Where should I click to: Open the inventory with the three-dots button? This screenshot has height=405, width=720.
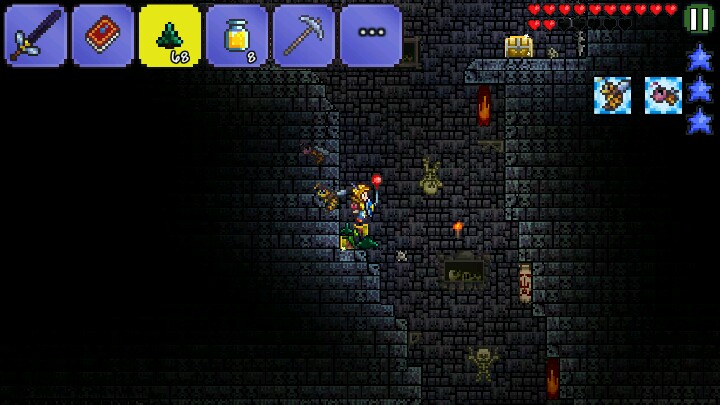pos(371,35)
